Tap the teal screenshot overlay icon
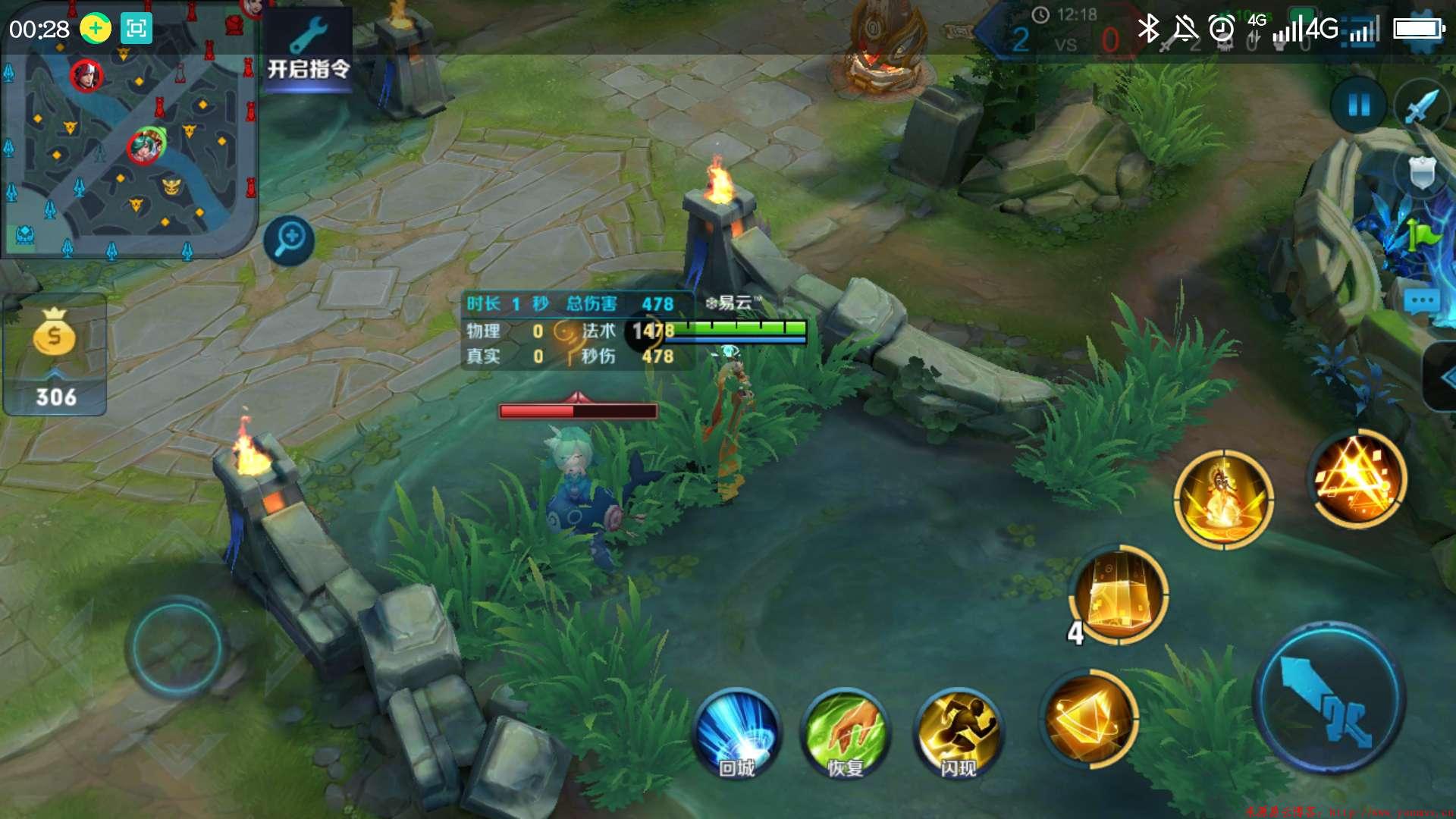Viewport: 1456px width, 819px height. 136,29
